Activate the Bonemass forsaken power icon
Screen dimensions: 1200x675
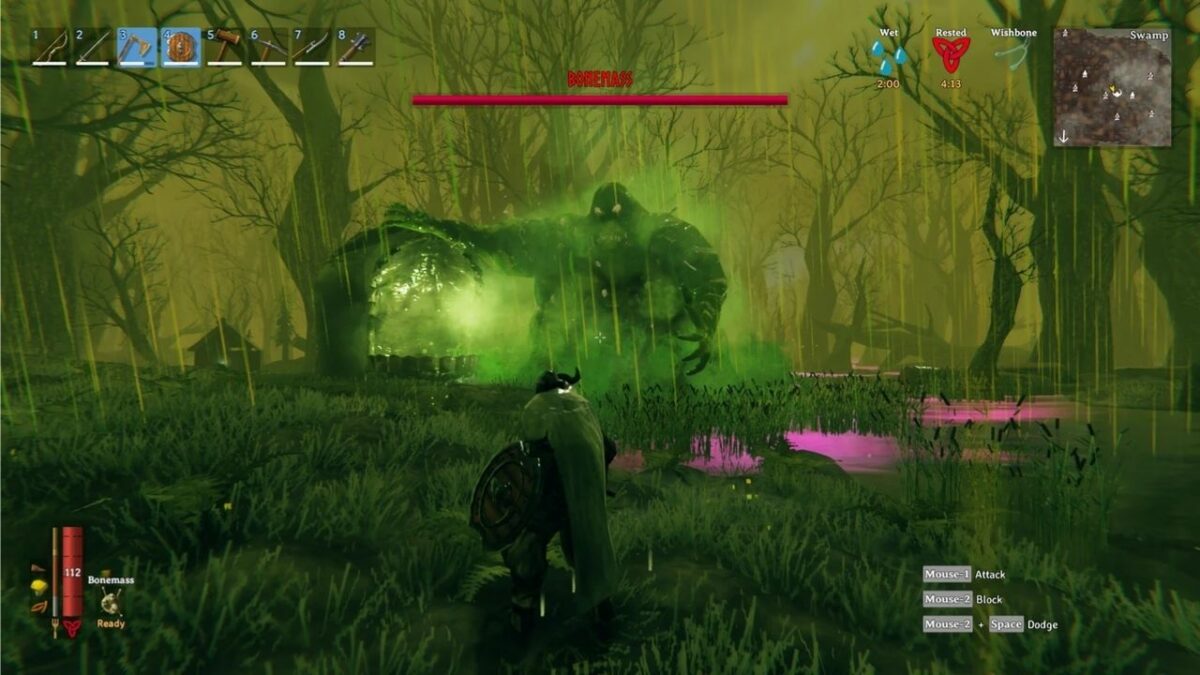[110, 601]
